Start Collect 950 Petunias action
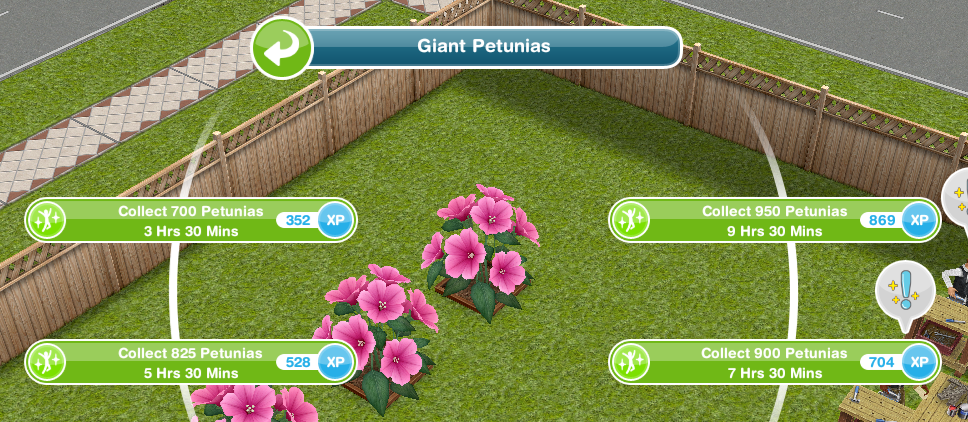Viewport: 968px width, 422px height. click(775, 221)
